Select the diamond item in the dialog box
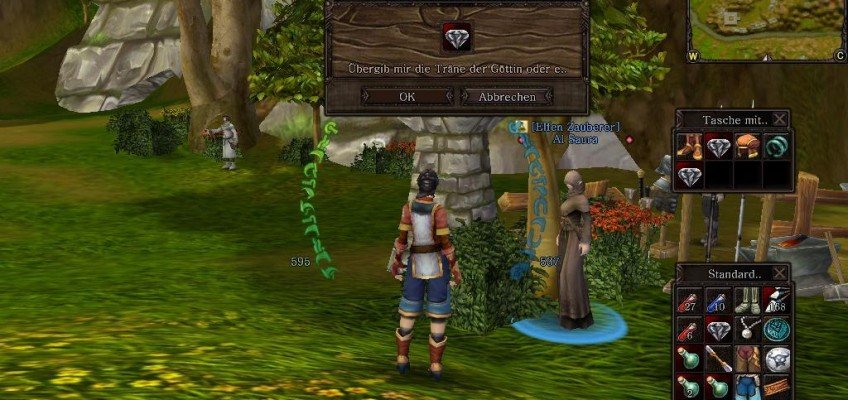This screenshot has width=848, height=400. [x=456, y=37]
